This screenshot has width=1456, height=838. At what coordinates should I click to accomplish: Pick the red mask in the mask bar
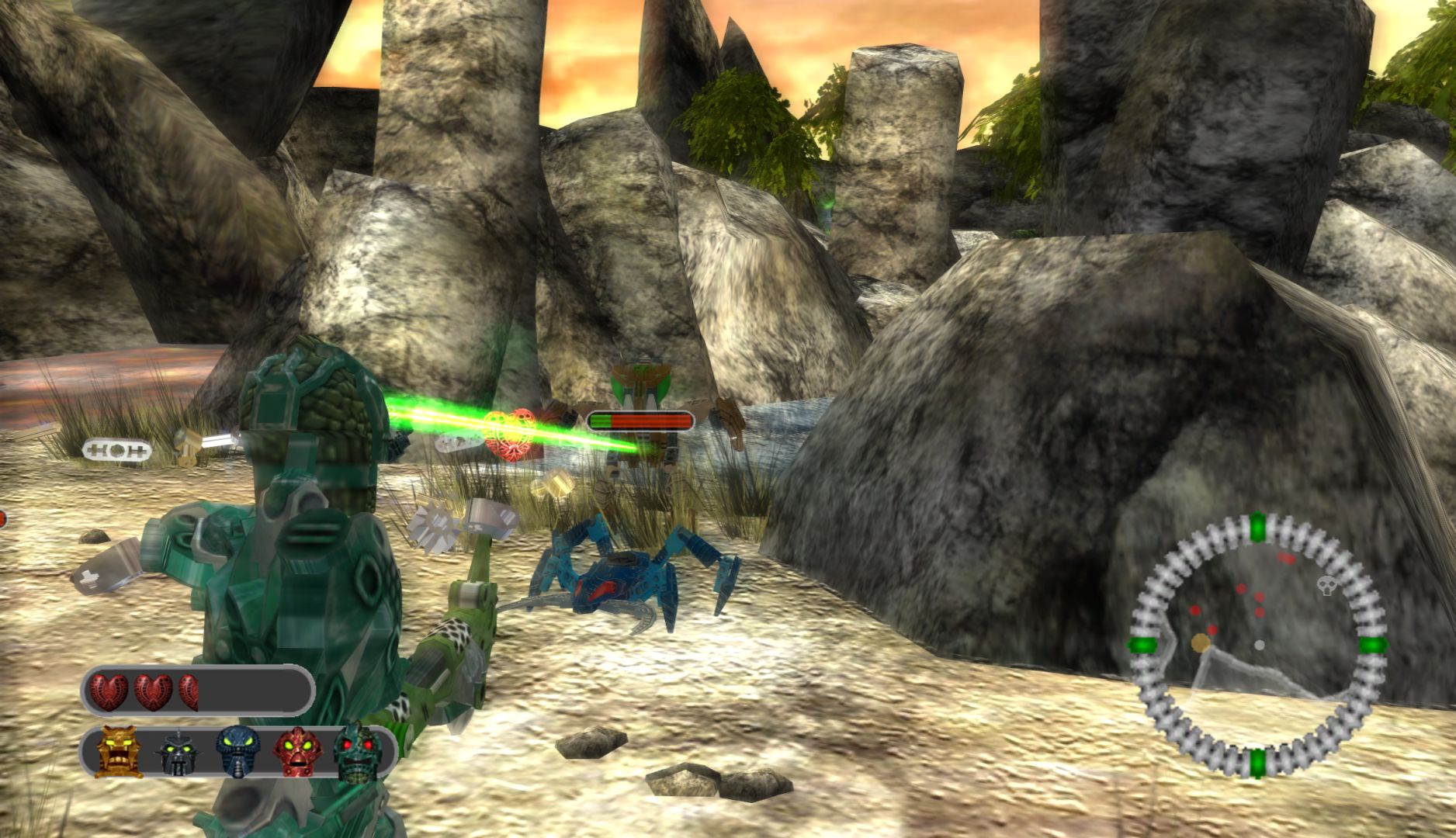[299, 751]
